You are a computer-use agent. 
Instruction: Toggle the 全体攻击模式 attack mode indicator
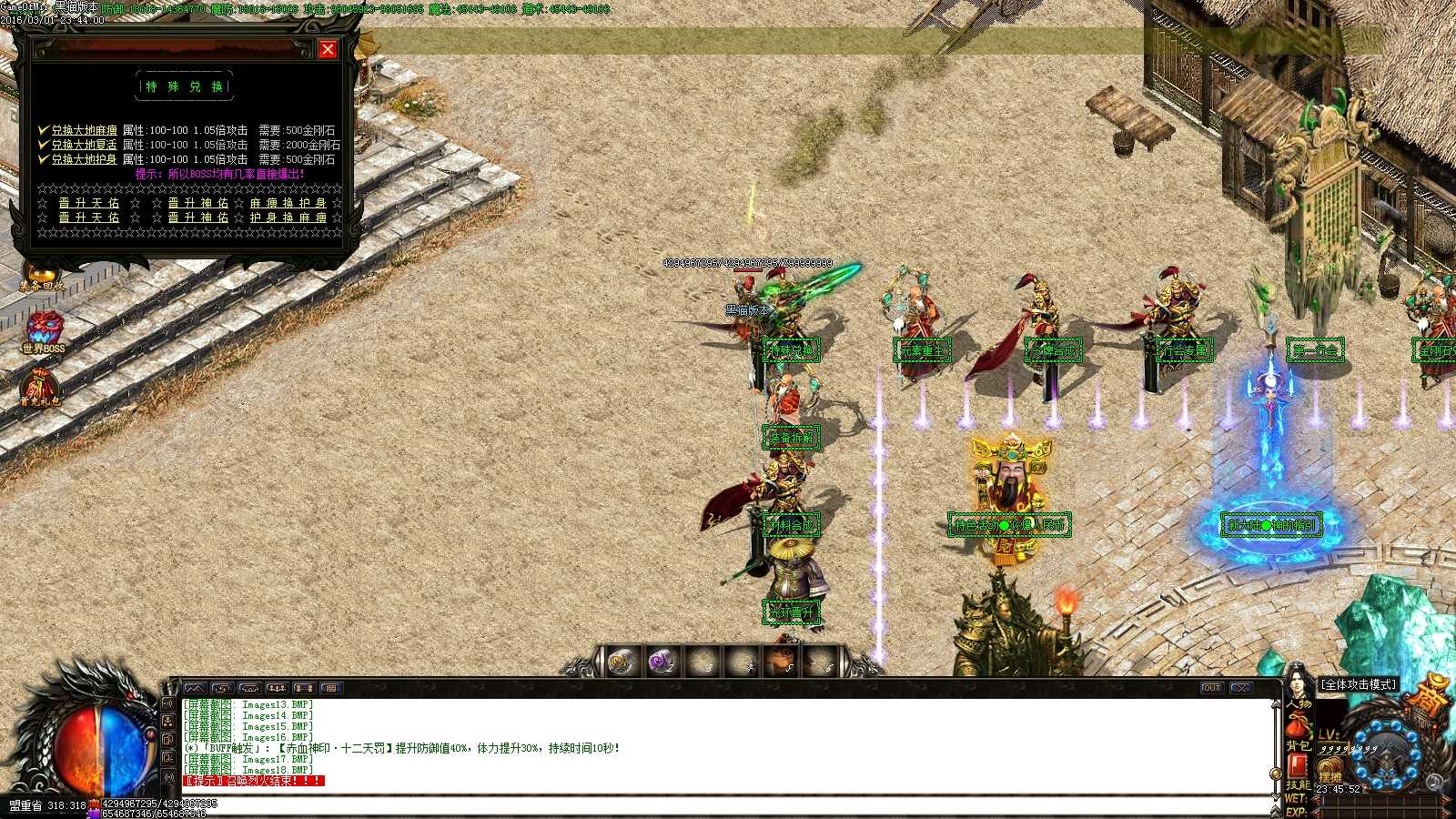point(1357,684)
